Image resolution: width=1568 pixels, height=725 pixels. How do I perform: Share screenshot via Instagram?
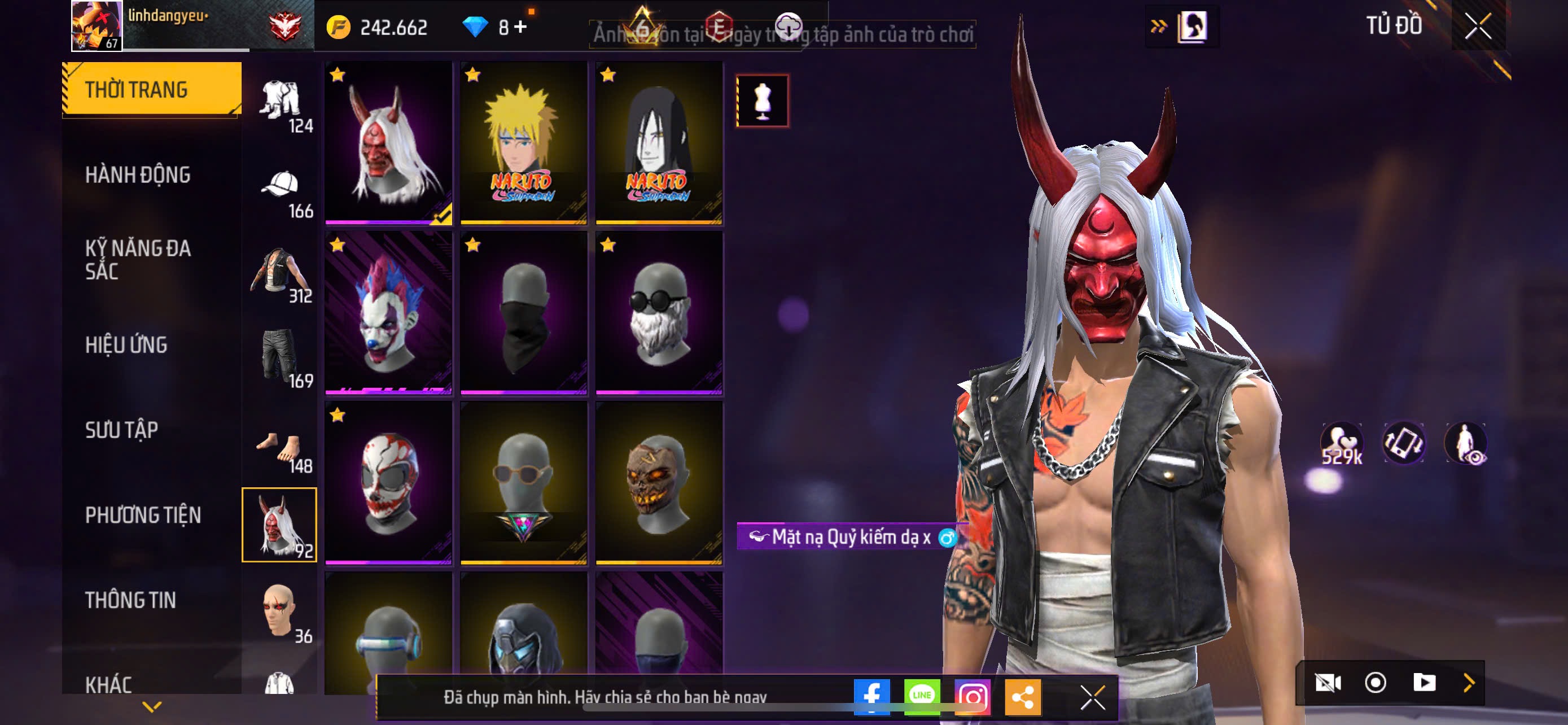pos(972,696)
